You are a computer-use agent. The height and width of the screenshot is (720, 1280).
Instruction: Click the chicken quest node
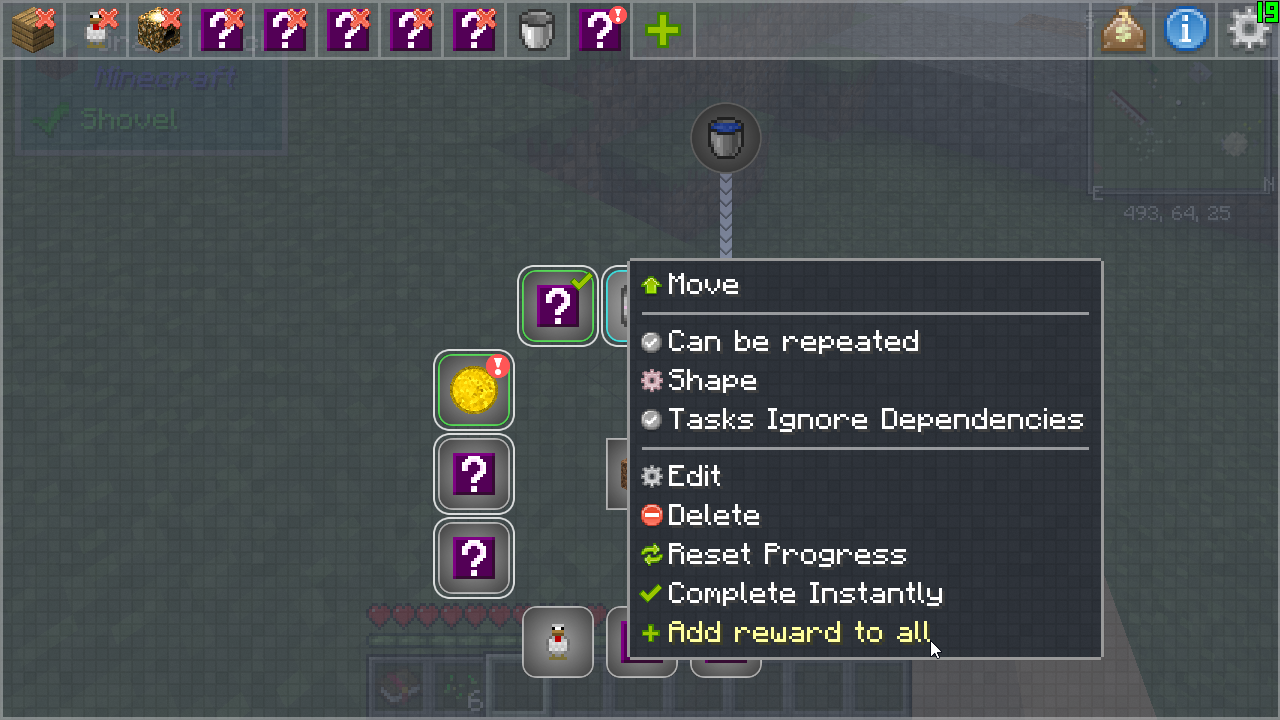pyautogui.click(x=558, y=641)
